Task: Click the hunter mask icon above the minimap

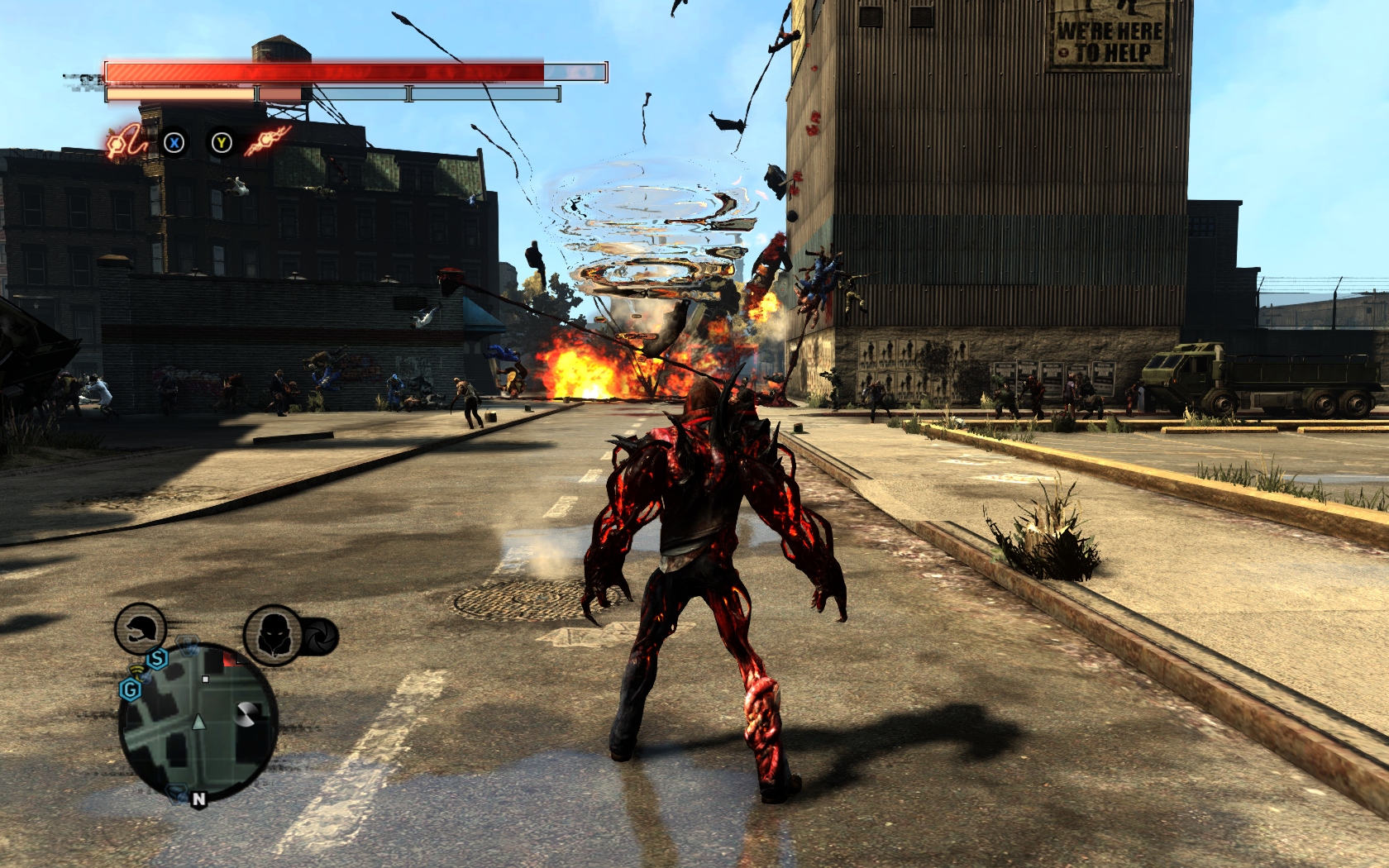Action: pos(274,633)
